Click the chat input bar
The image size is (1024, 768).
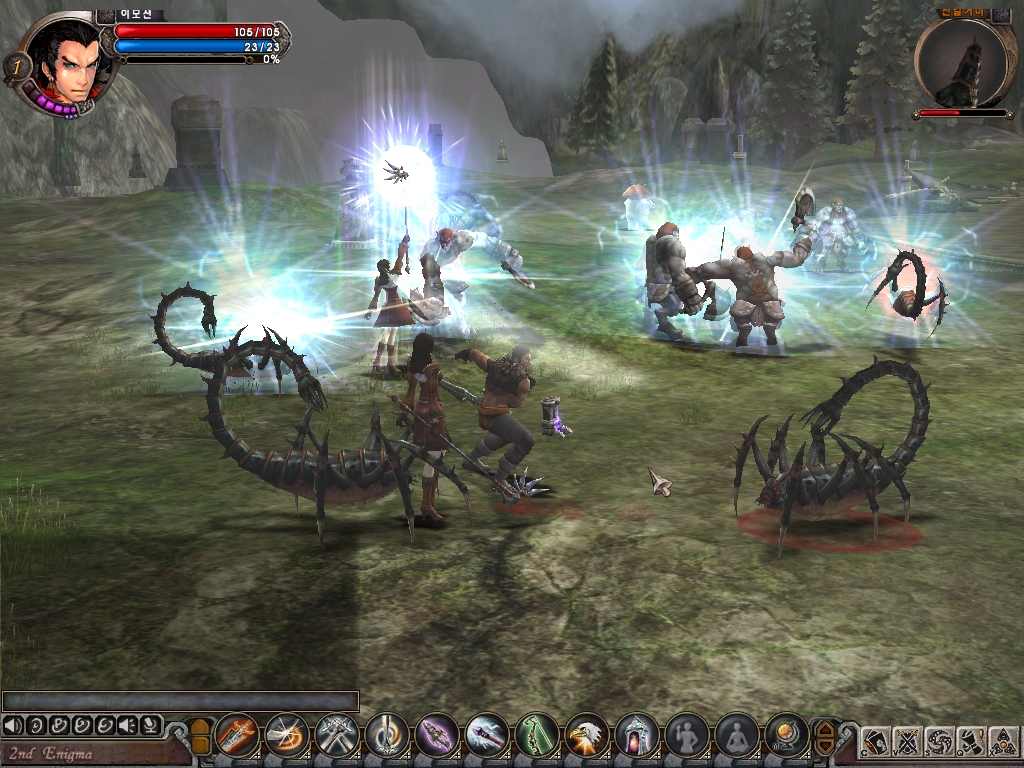point(180,701)
